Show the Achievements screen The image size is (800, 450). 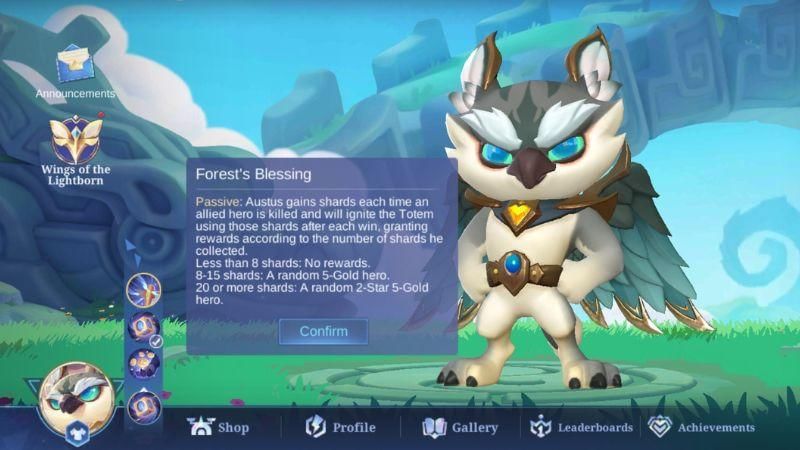coord(701,427)
